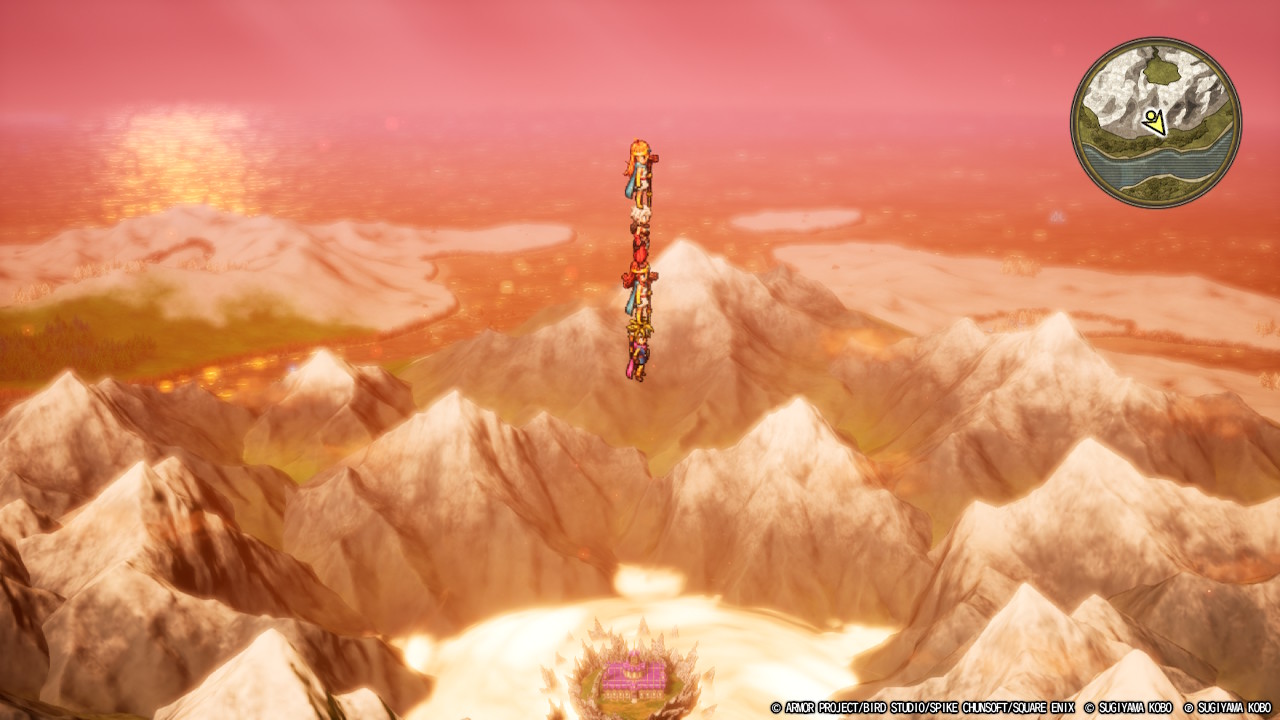Viewport: 1280px width, 720px height.
Task: Click the orange-haired hero sprite leading the column
Action: [638, 165]
